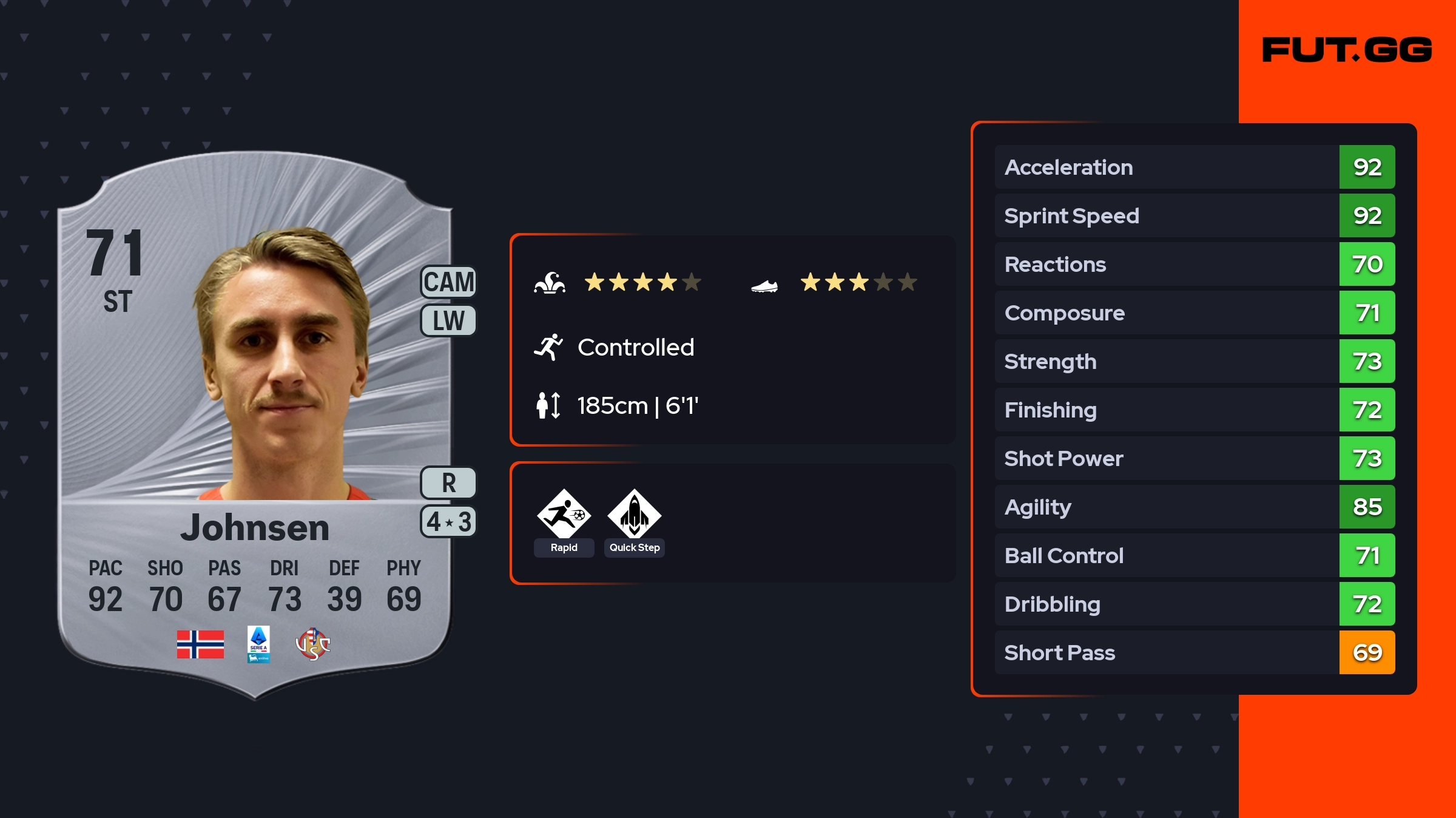Select the Controlled acceleration type entry
Screen dimensions: 1456x818
635,348
